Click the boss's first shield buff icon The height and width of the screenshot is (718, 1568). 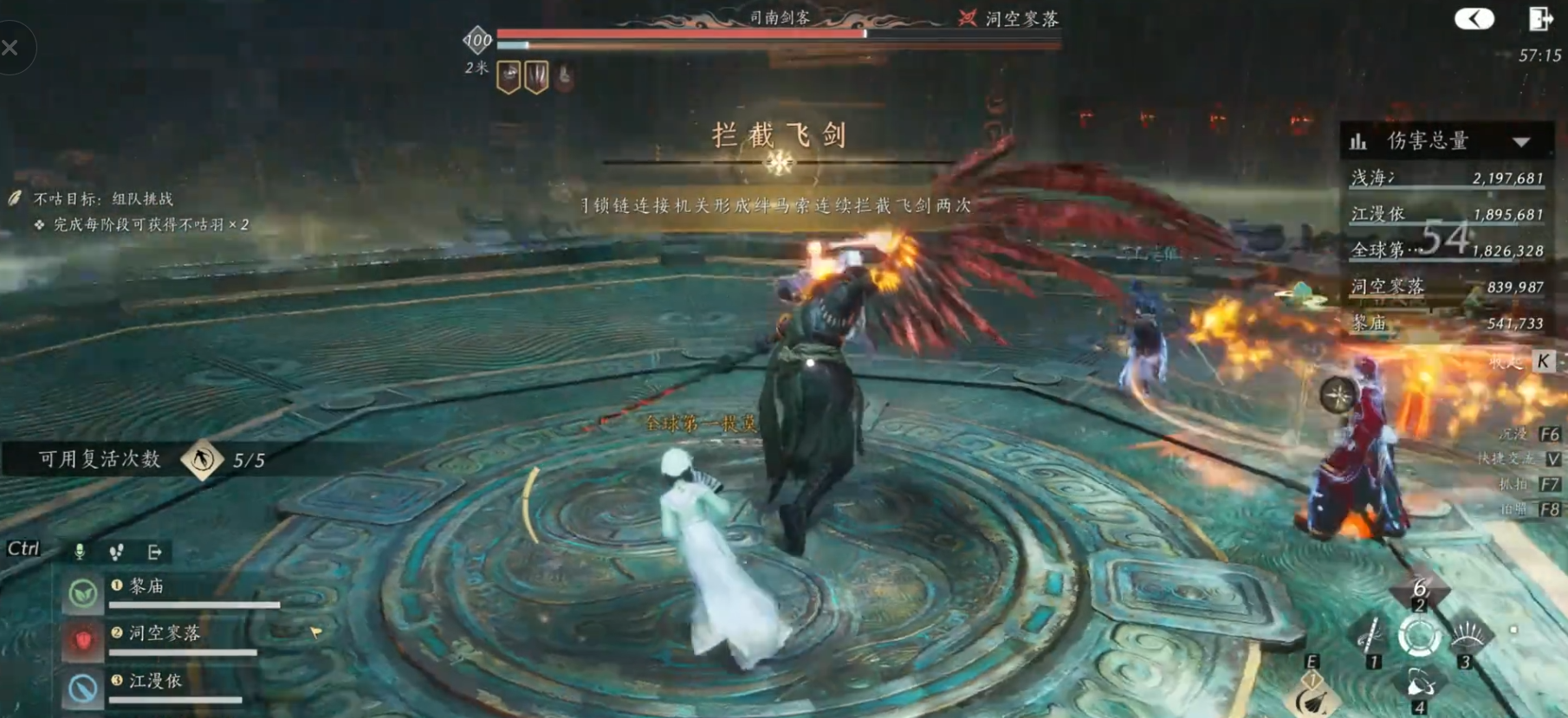[509, 77]
